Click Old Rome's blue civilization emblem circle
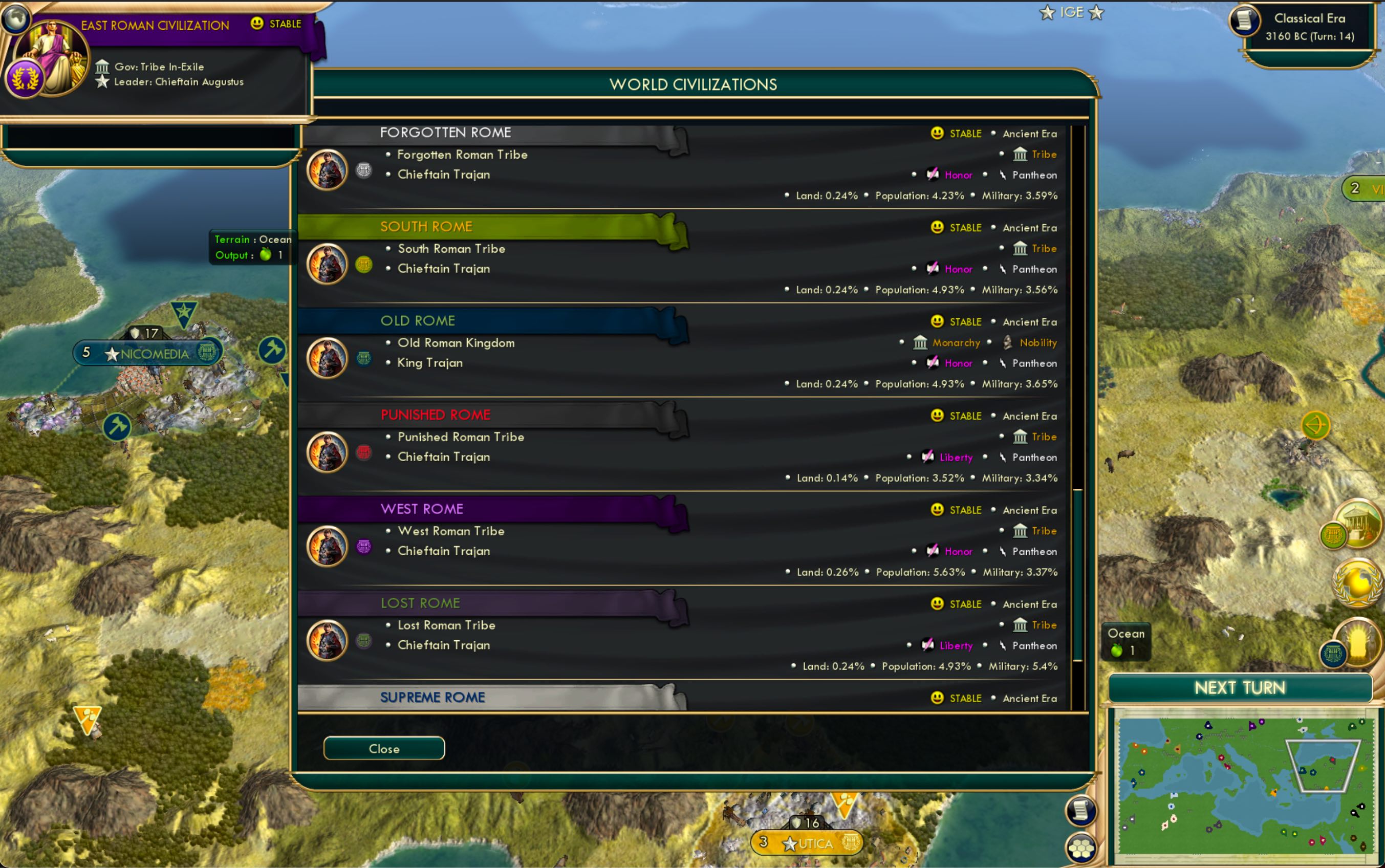This screenshot has height=868, width=1385. click(365, 357)
